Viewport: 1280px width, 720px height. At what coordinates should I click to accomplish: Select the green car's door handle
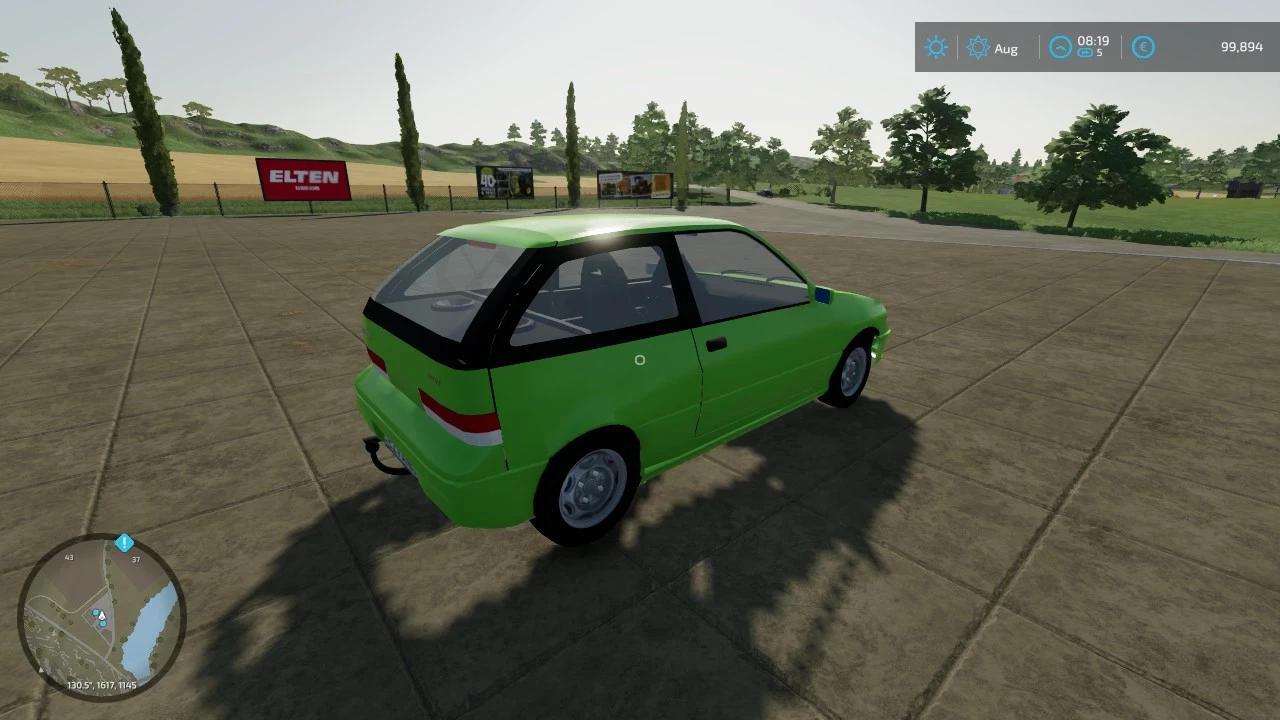click(717, 344)
